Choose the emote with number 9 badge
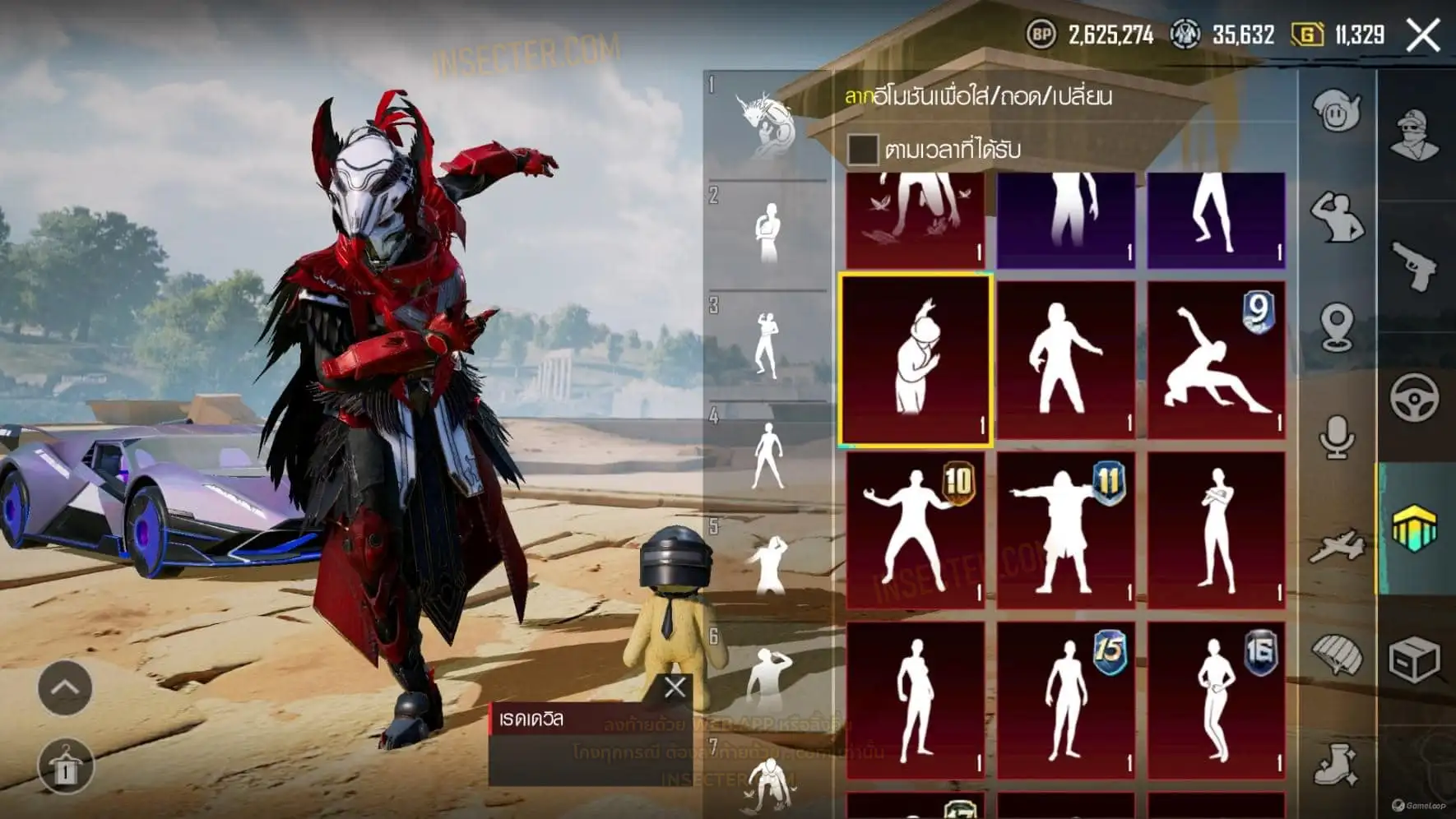The width and height of the screenshot is (1456, 819). [x=1216, y=360]
